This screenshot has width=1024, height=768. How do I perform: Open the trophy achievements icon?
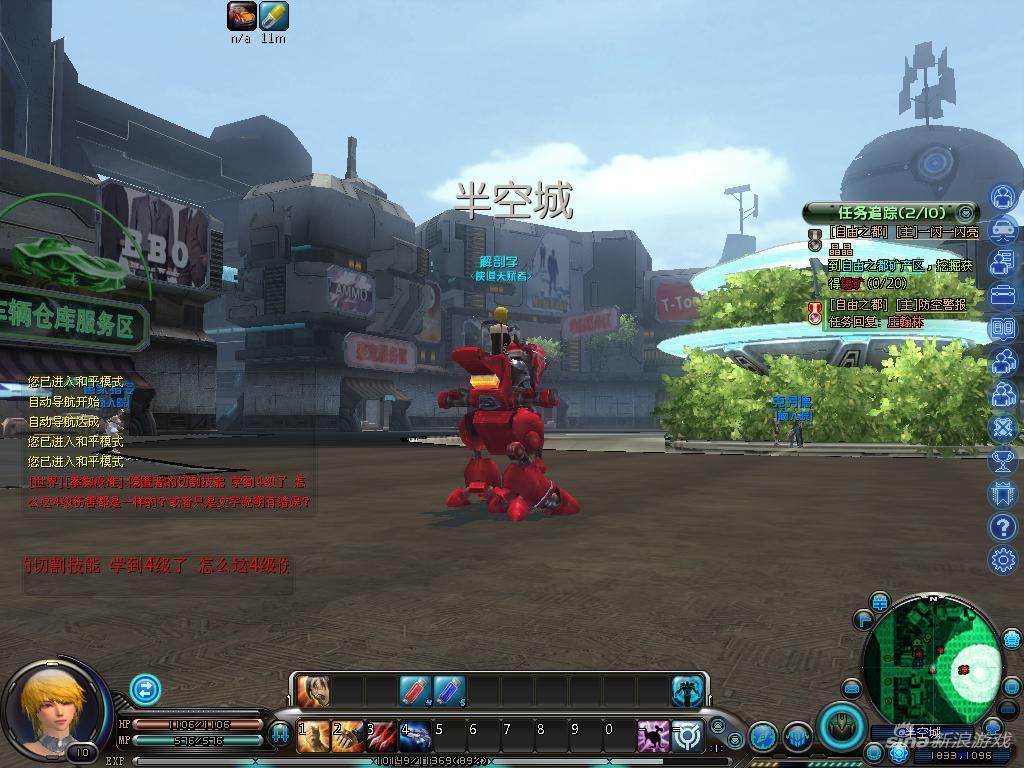coord(1003,460)
